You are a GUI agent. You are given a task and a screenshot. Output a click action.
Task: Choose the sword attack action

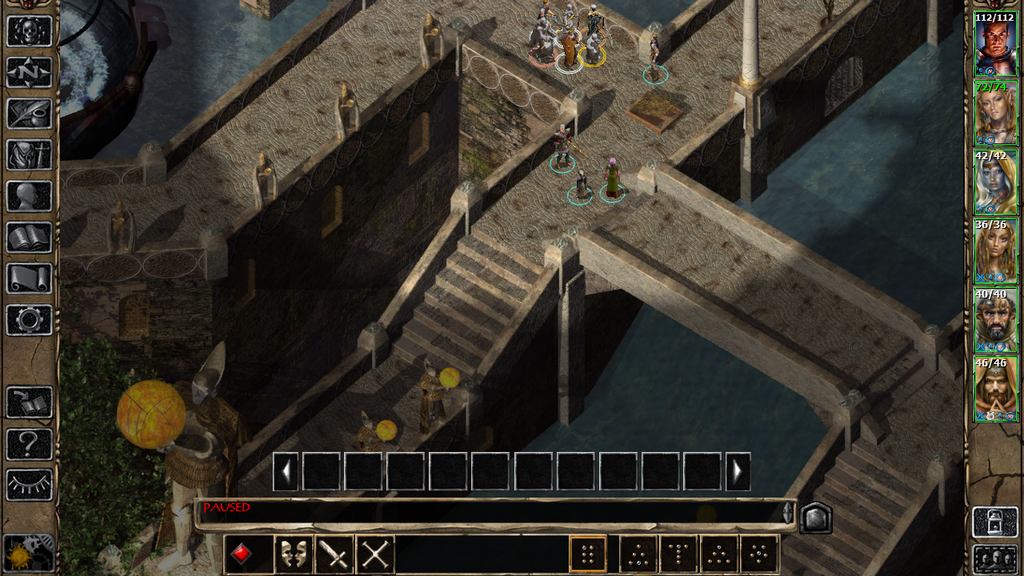(x=333, y=554)
